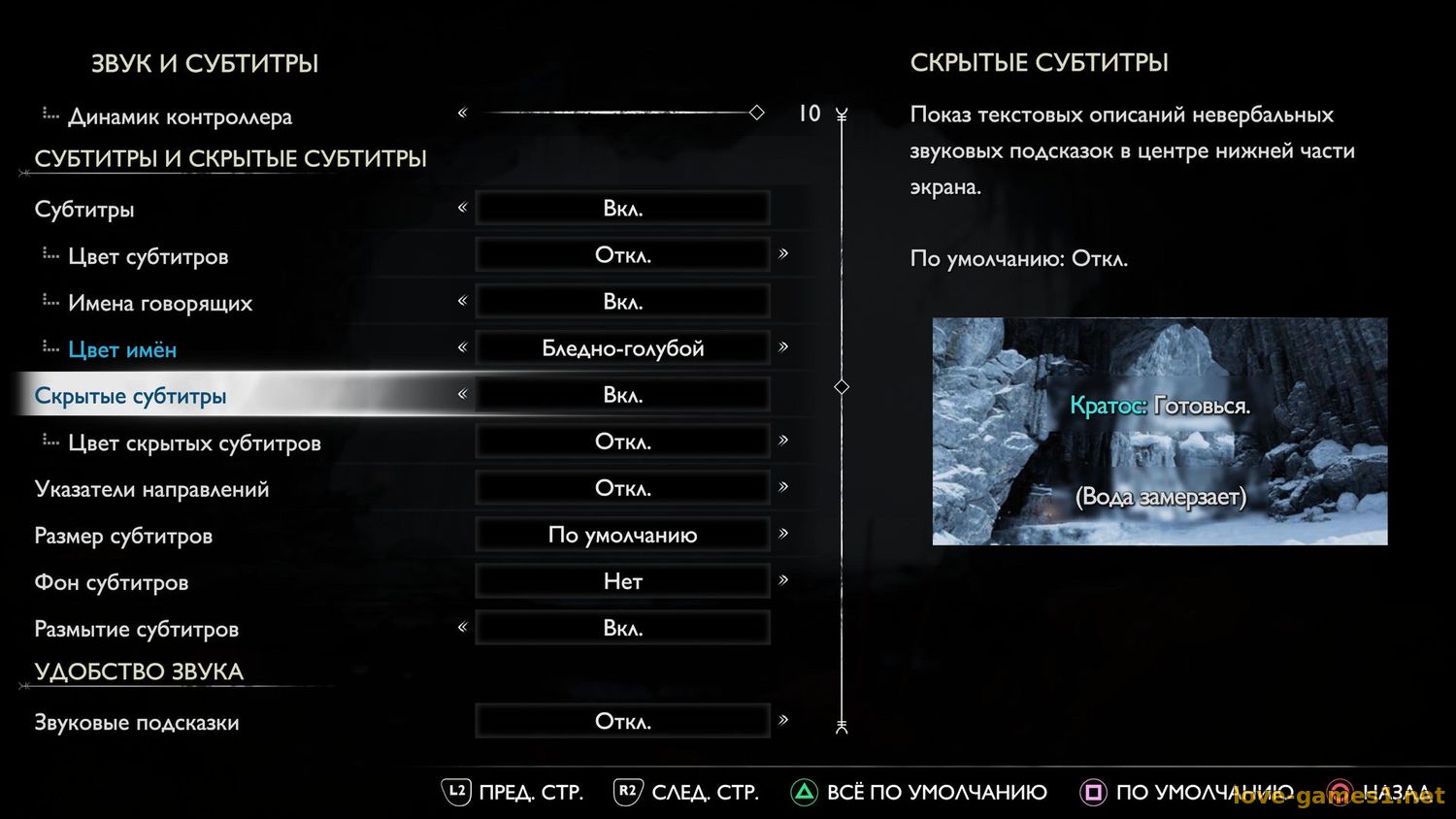Click the right arrow for Размер субтитров
The width and height of the screenshot is (1456, 819).
coord(783,534)
